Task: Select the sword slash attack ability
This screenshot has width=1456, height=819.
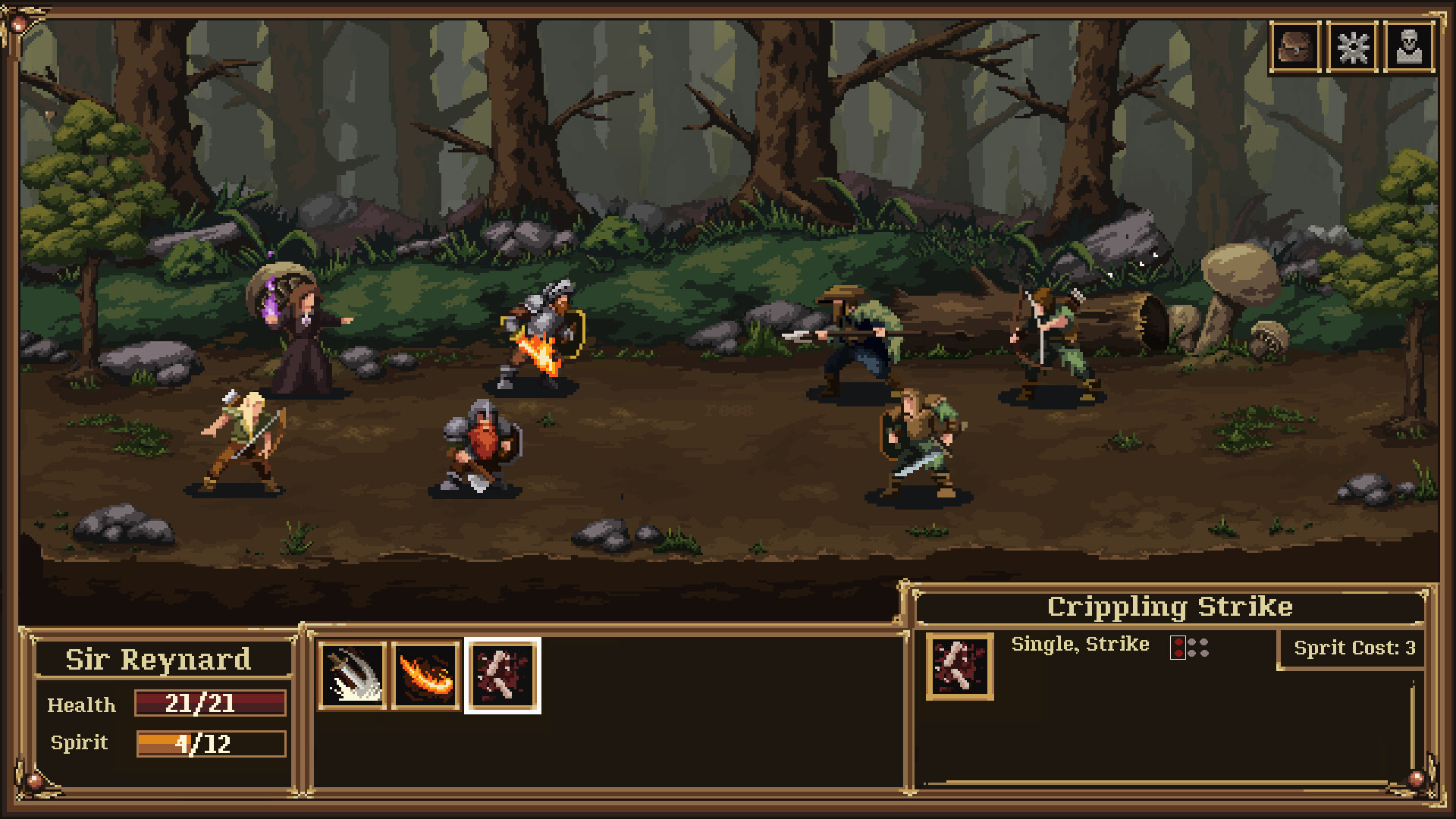Action: pyautogui.click(x=353, y=675)
